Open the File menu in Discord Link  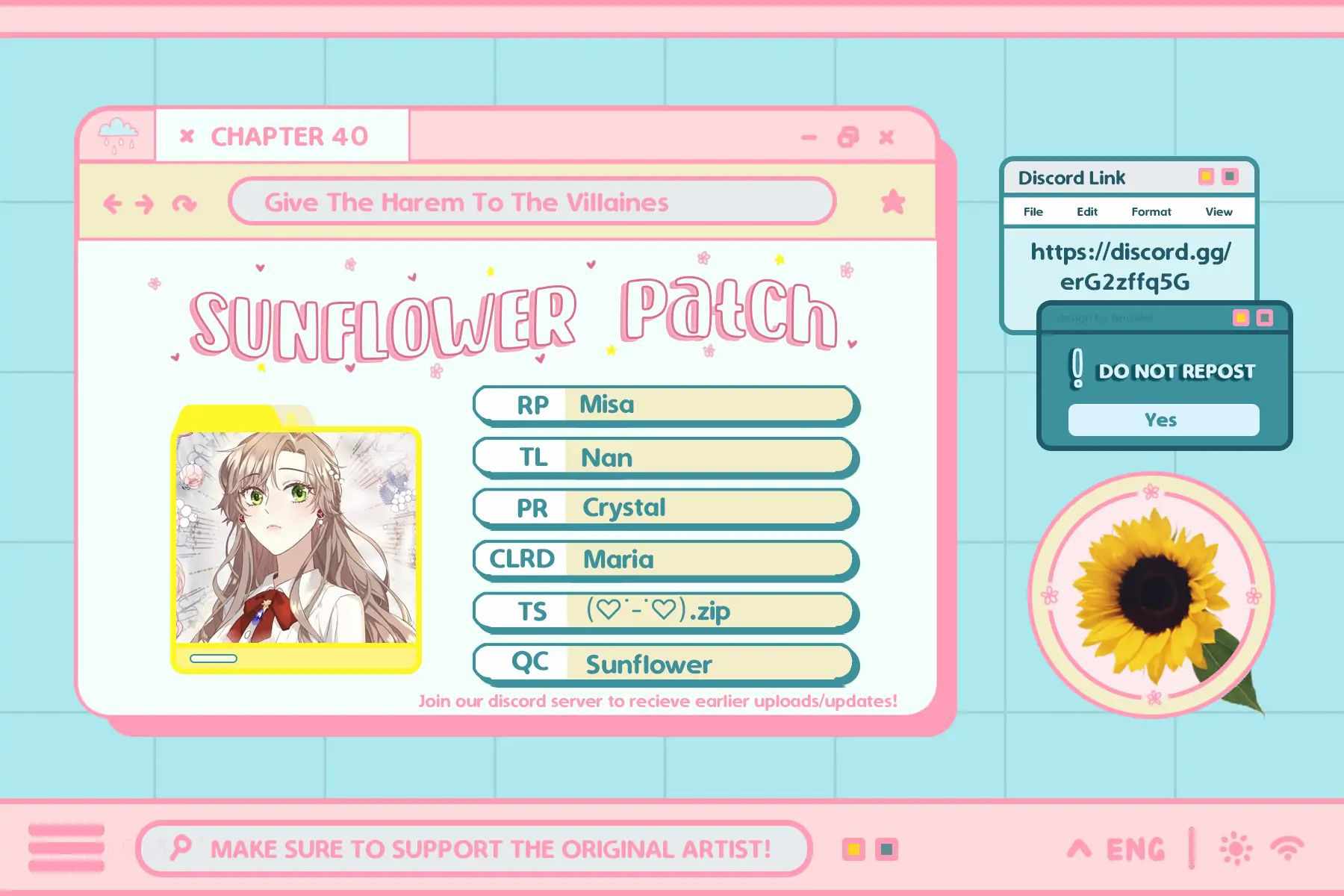click(1033, 212)
